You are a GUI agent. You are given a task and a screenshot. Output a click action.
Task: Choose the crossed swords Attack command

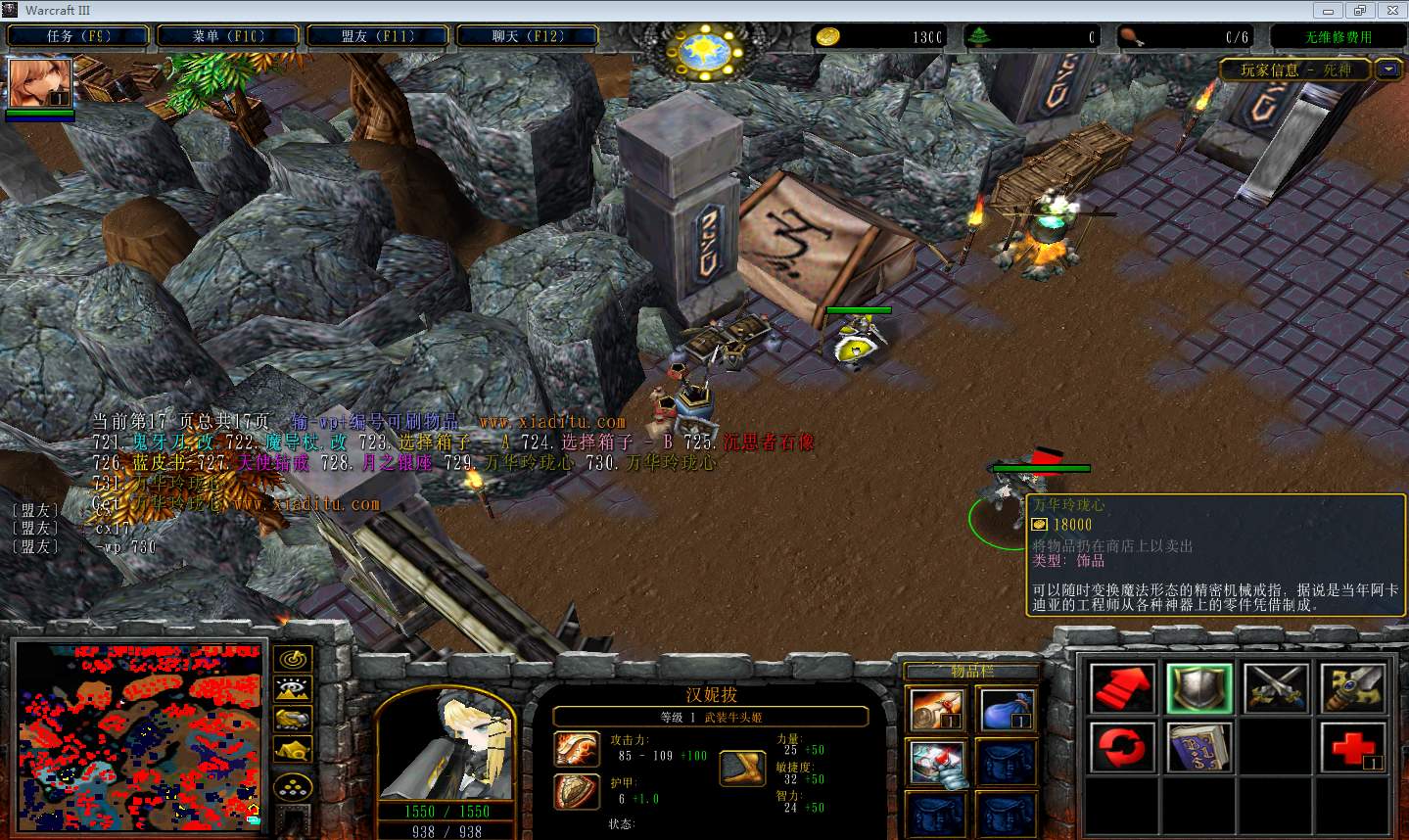1276,688
